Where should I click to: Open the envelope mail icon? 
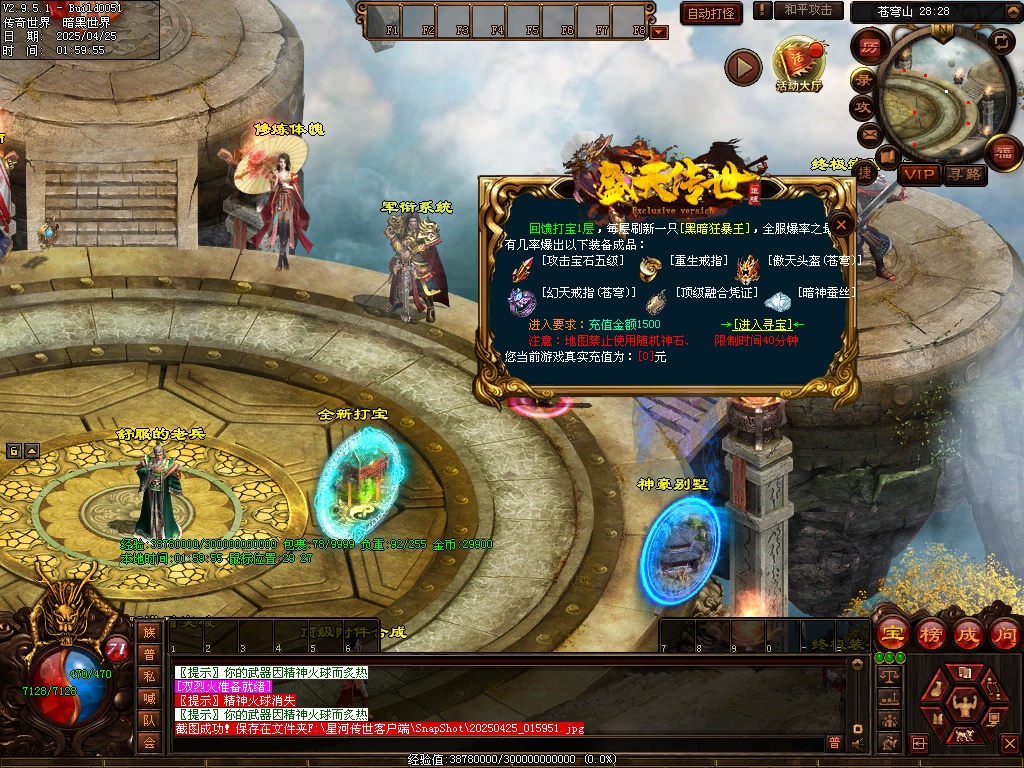click(868, 134)
